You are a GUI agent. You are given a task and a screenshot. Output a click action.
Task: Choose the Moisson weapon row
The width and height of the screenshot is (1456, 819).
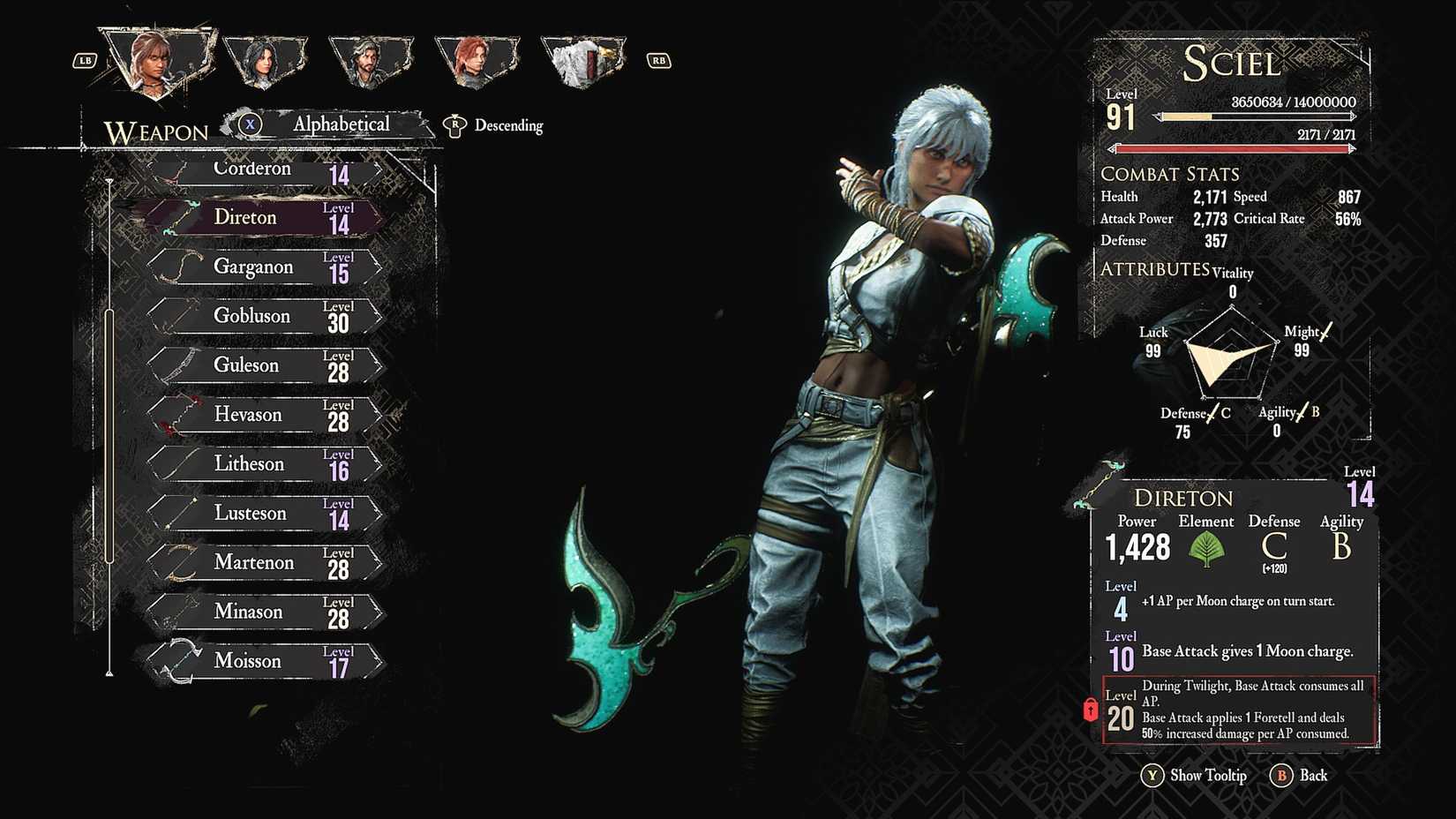265,662
